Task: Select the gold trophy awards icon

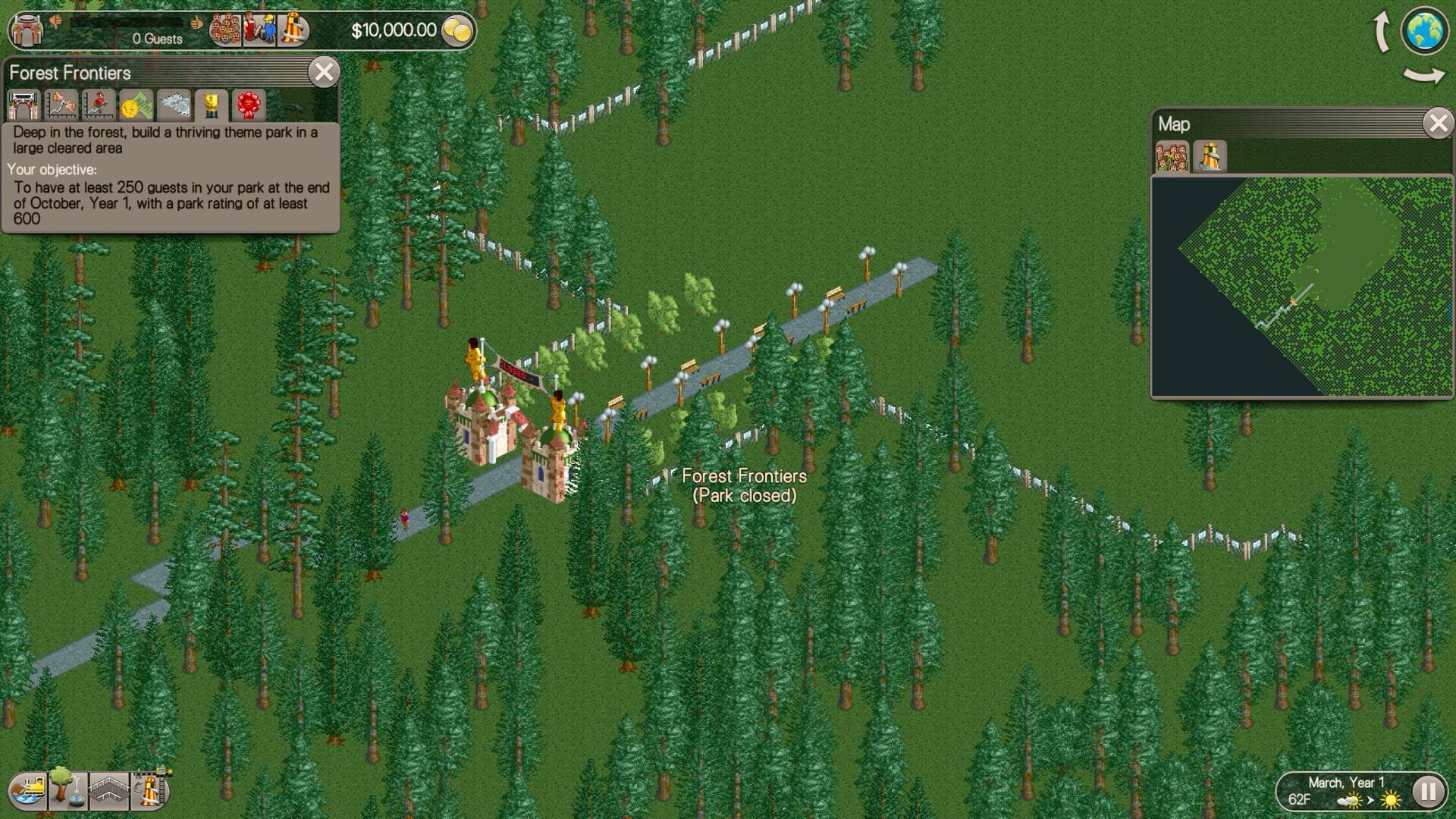Action: pos(211,106)
